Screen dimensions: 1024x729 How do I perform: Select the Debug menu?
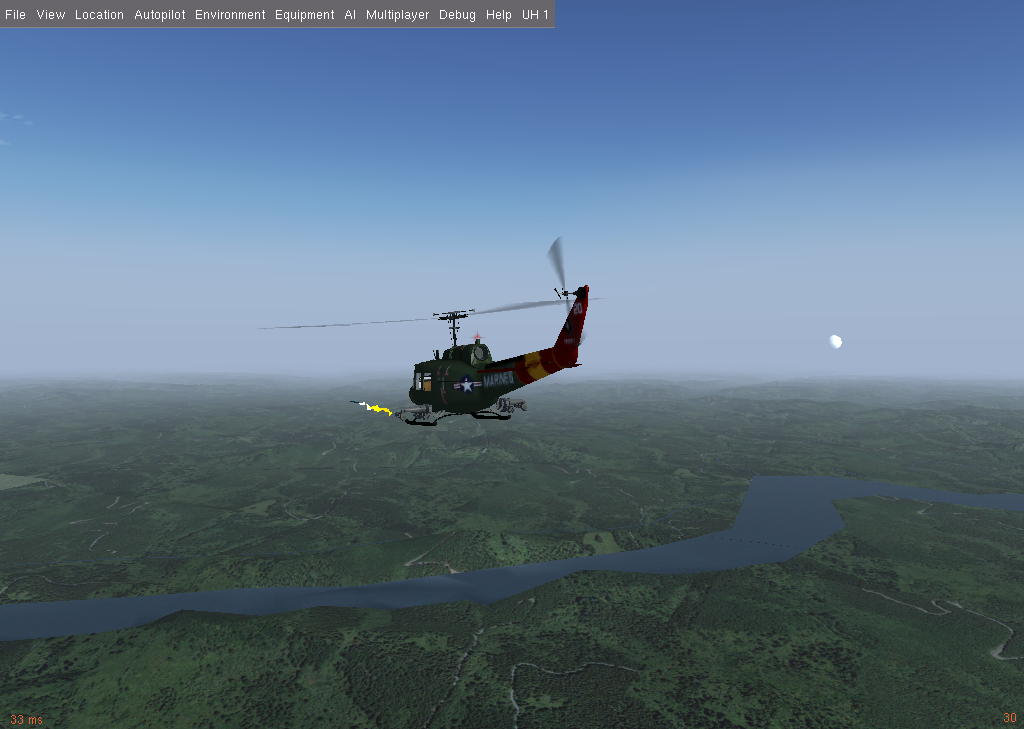457,15
